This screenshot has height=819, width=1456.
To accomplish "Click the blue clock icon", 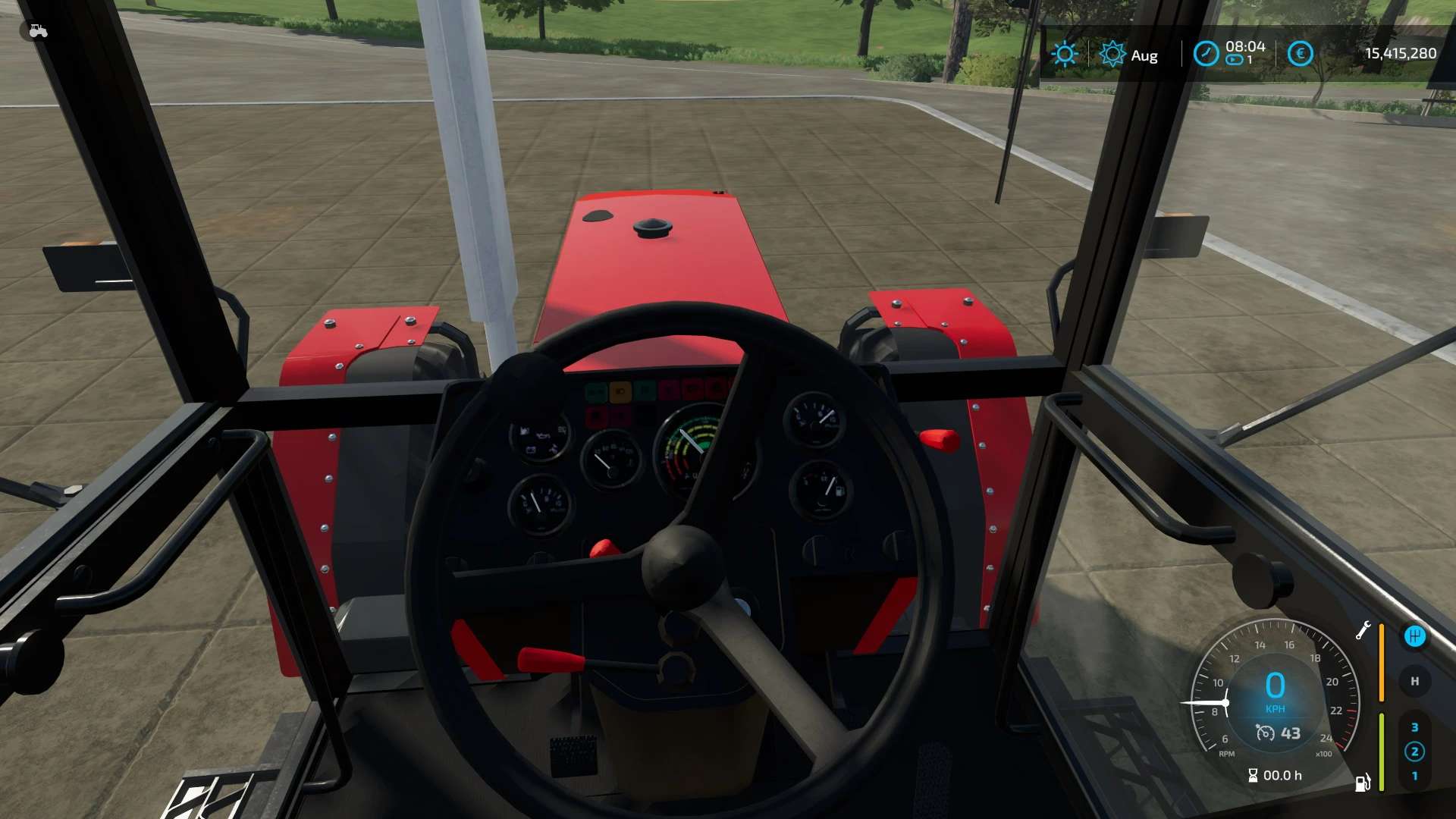I will tap(1206, 54).
